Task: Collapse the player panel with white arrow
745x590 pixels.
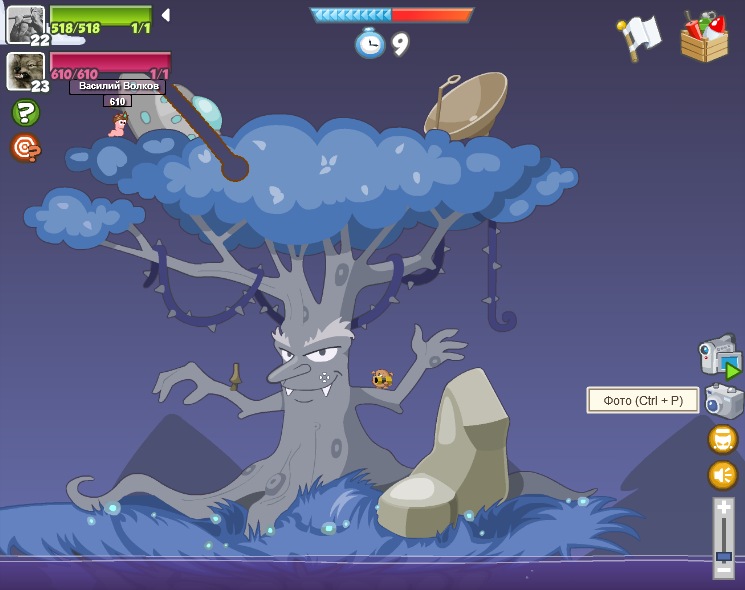Action: point(165,15)
